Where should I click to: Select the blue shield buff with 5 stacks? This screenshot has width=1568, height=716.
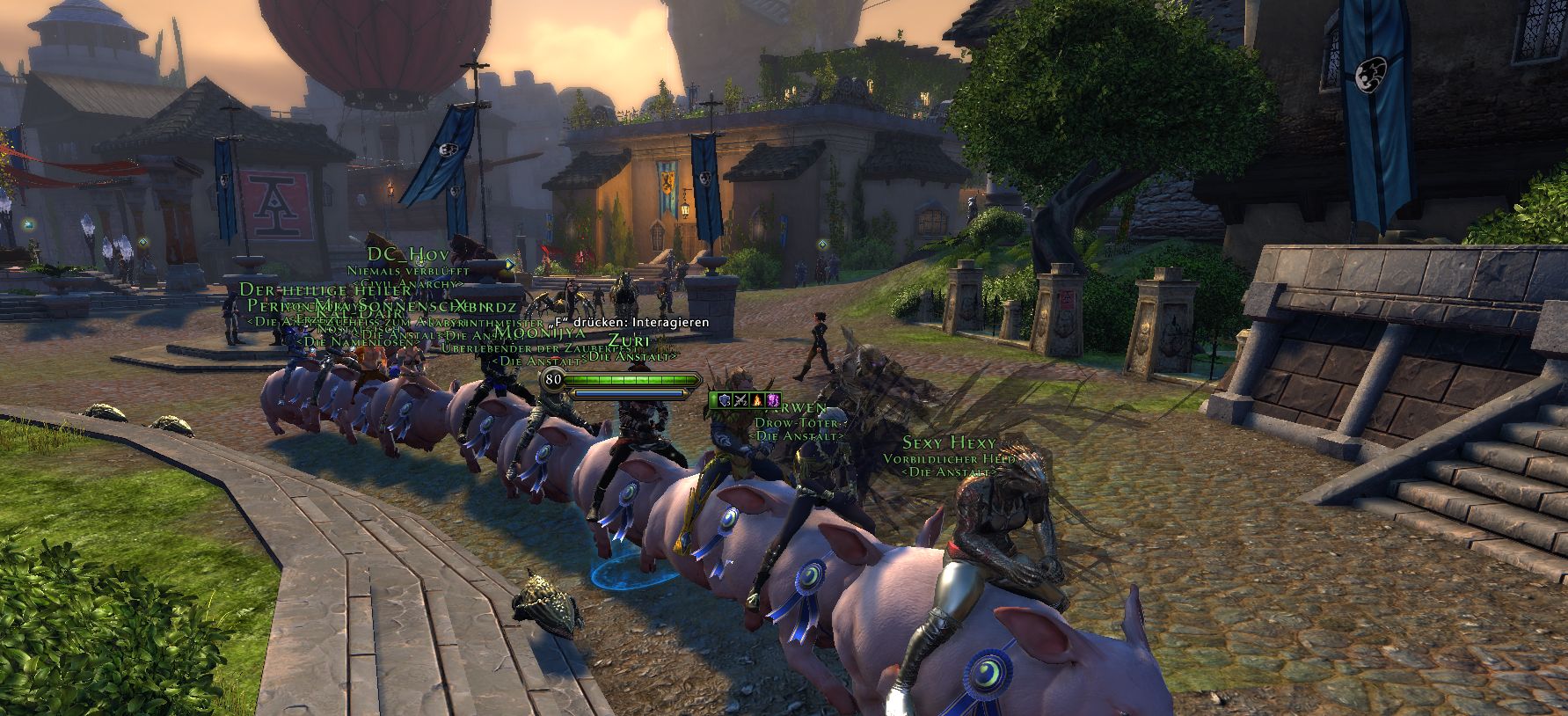coord(725,400)
